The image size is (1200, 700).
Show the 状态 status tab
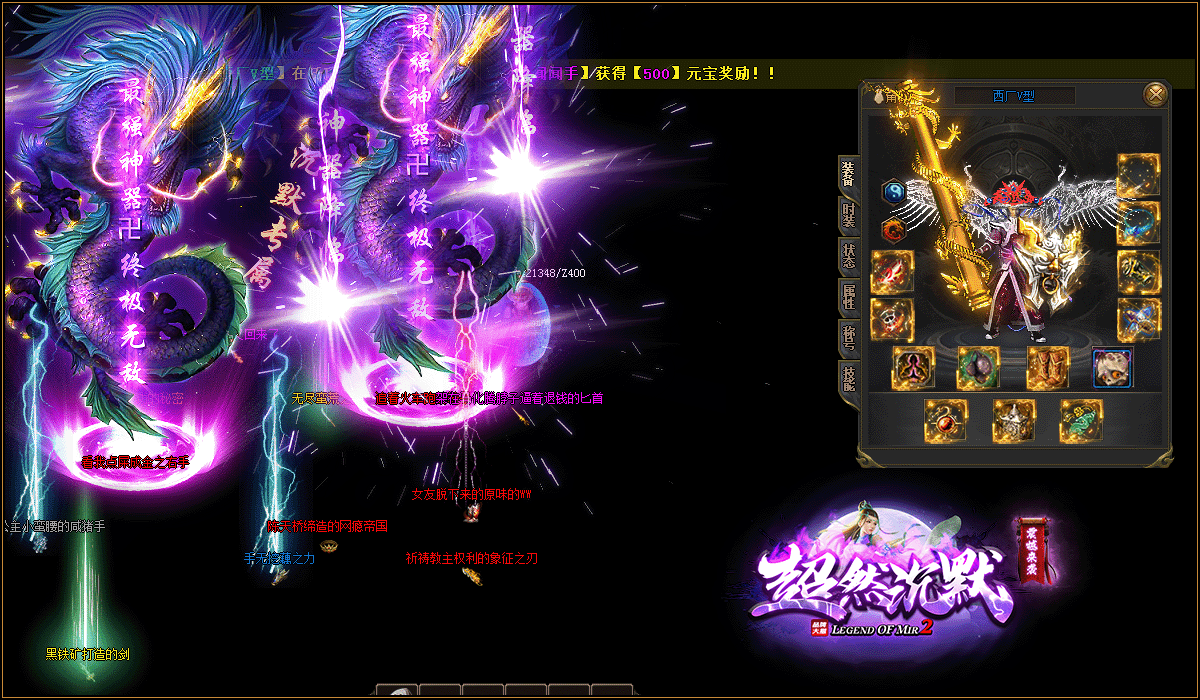[848, 256]
